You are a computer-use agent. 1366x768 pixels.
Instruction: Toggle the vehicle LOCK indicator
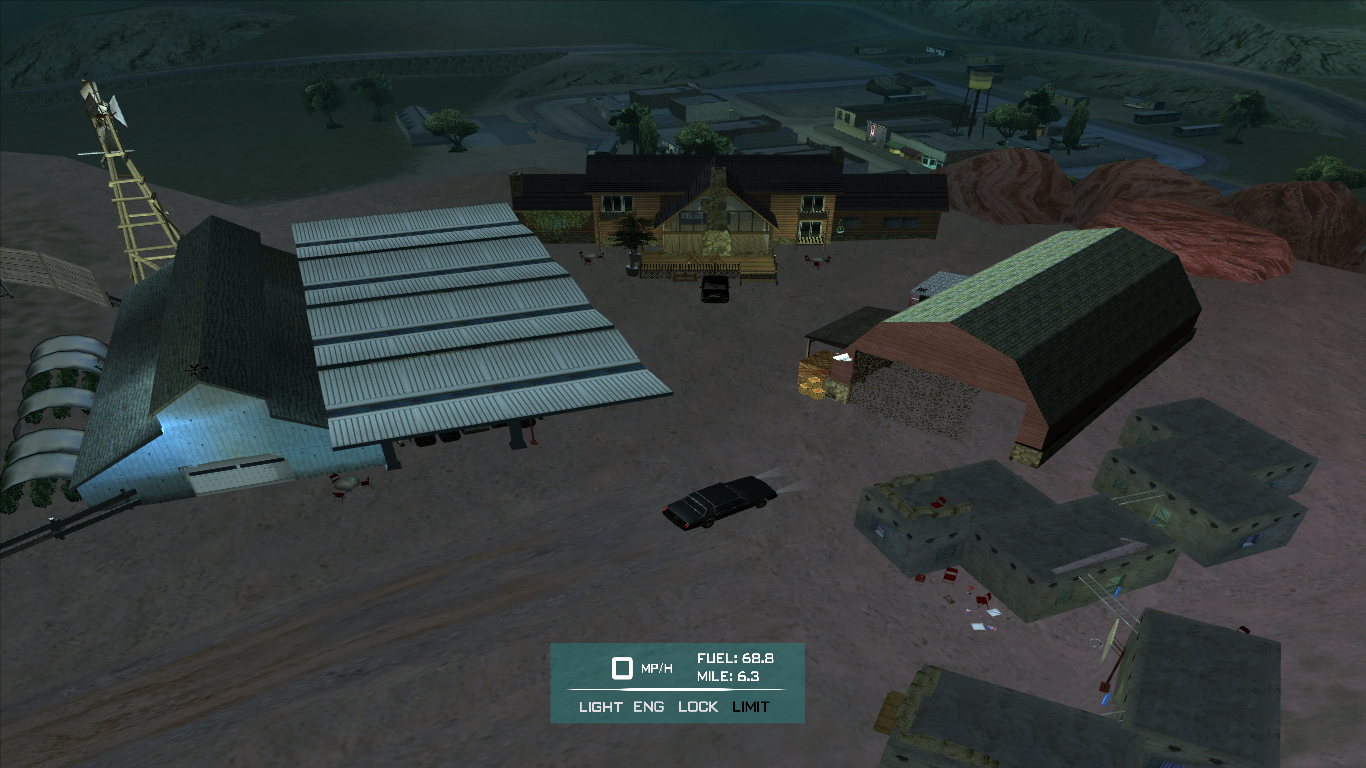pyautogui.click(x=698, y=707)
